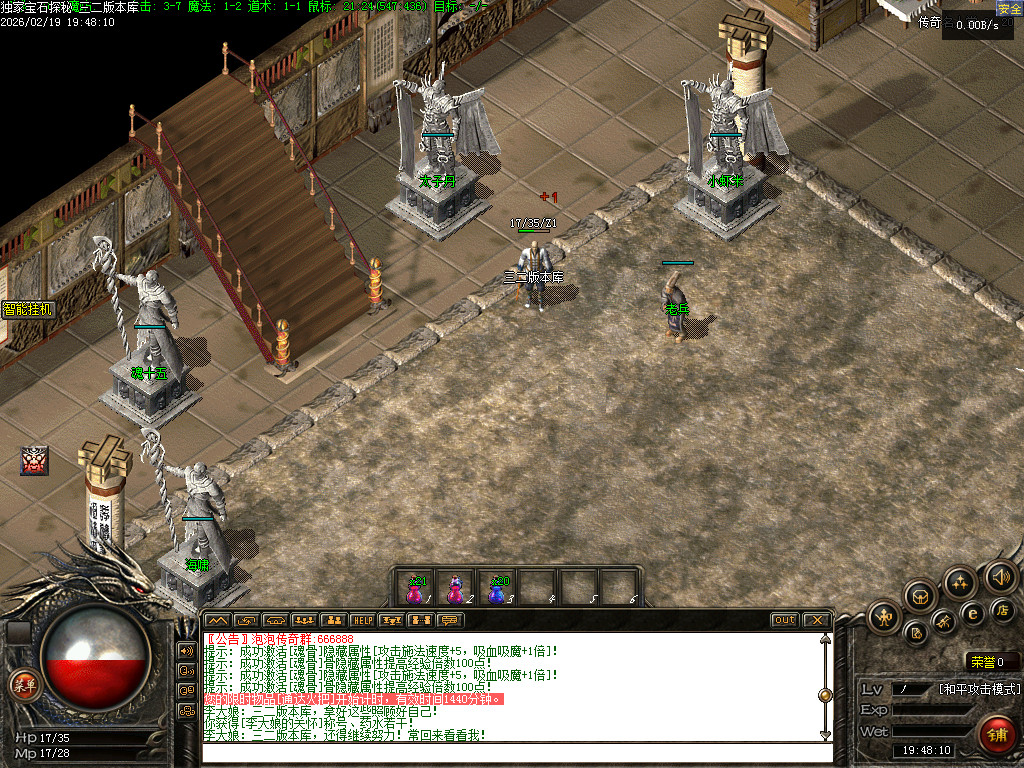Click the HELP button on chat toolbar
This screenshot has width=1024, height=768.
362,620
